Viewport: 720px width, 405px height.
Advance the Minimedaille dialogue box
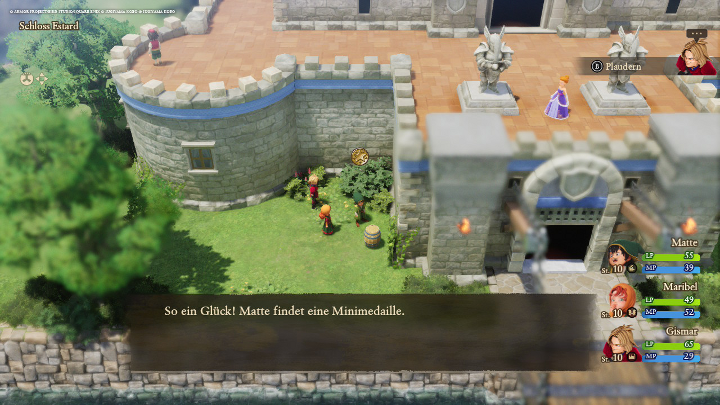[x=360, y=330]
